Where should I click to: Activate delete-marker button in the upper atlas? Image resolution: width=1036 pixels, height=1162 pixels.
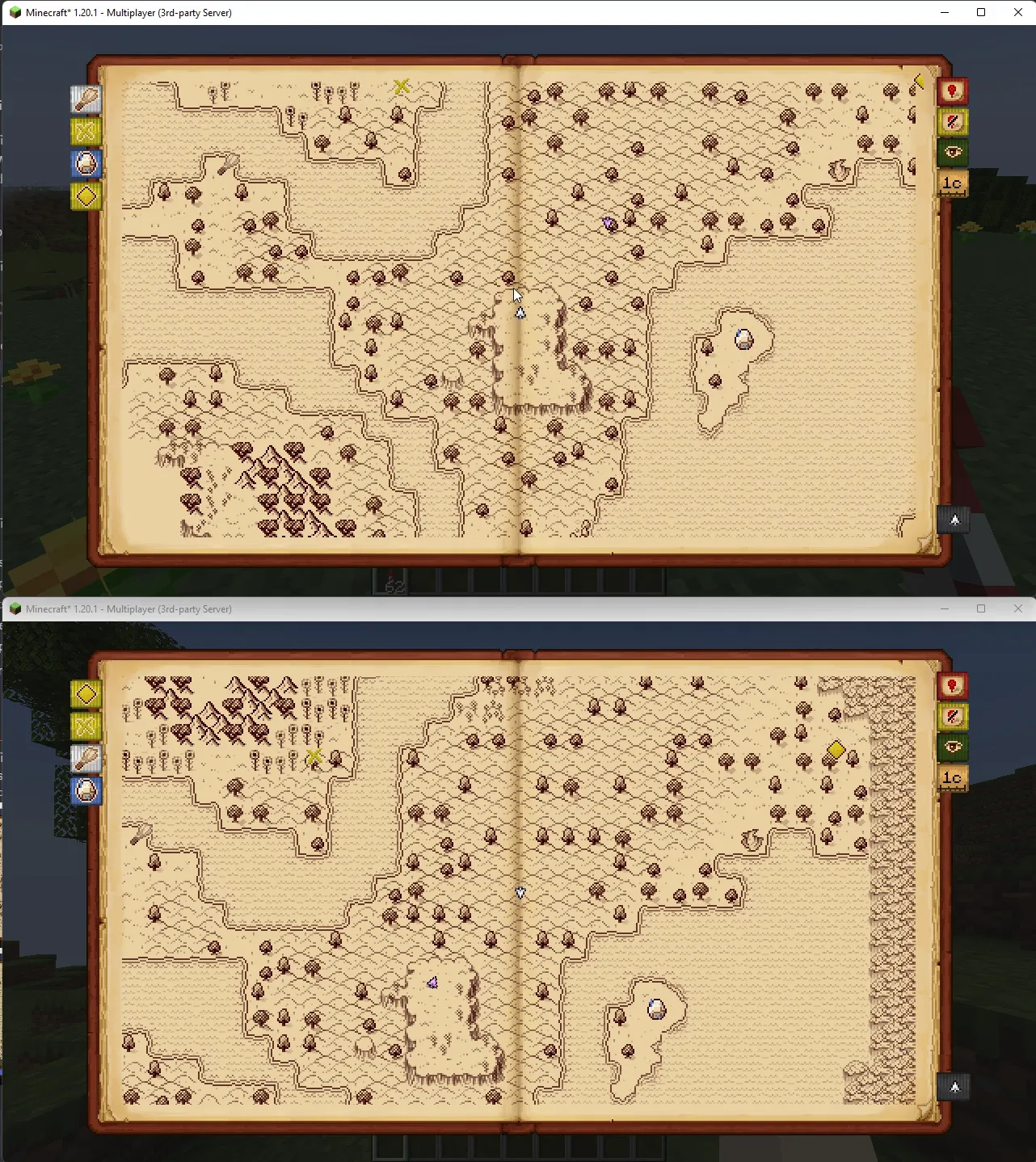point(953,122)
